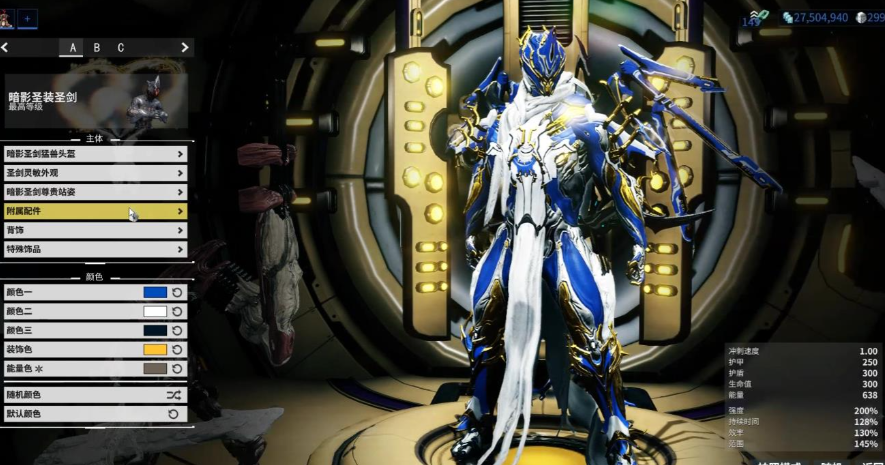
Task: Pick the dark navy 颜色三 swatch
Action: (x=155, y=331)
